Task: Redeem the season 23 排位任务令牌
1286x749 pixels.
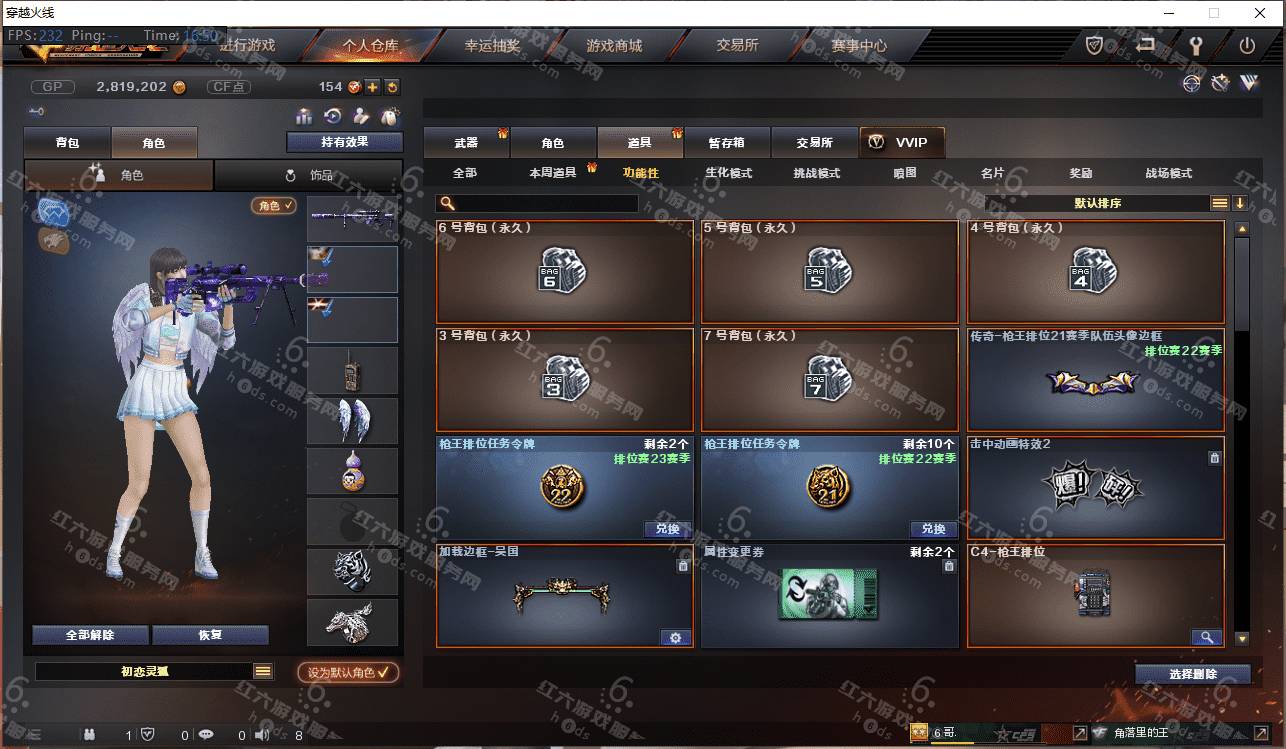Action: click(667, 529)
